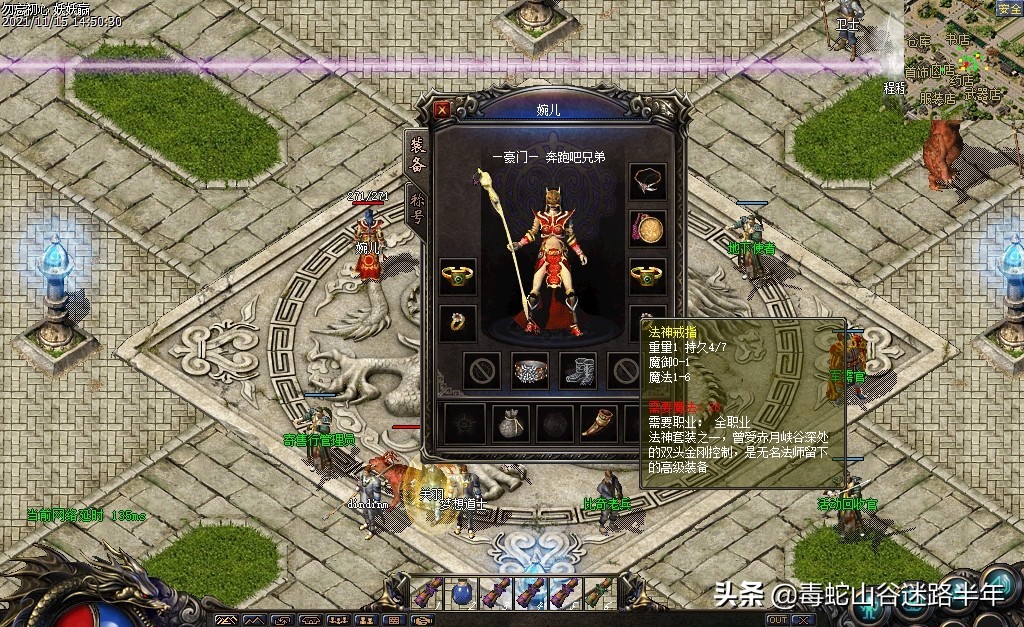1024x627 pixels.
Task: Inspect the small pearl ring slot
Action: [458, 322]
